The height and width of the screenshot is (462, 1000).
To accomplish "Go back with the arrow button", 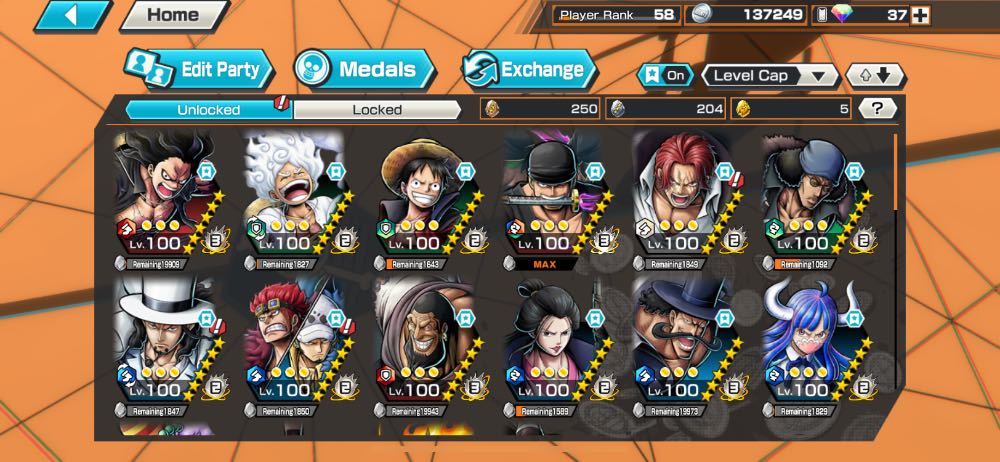I will pos(71,15).
